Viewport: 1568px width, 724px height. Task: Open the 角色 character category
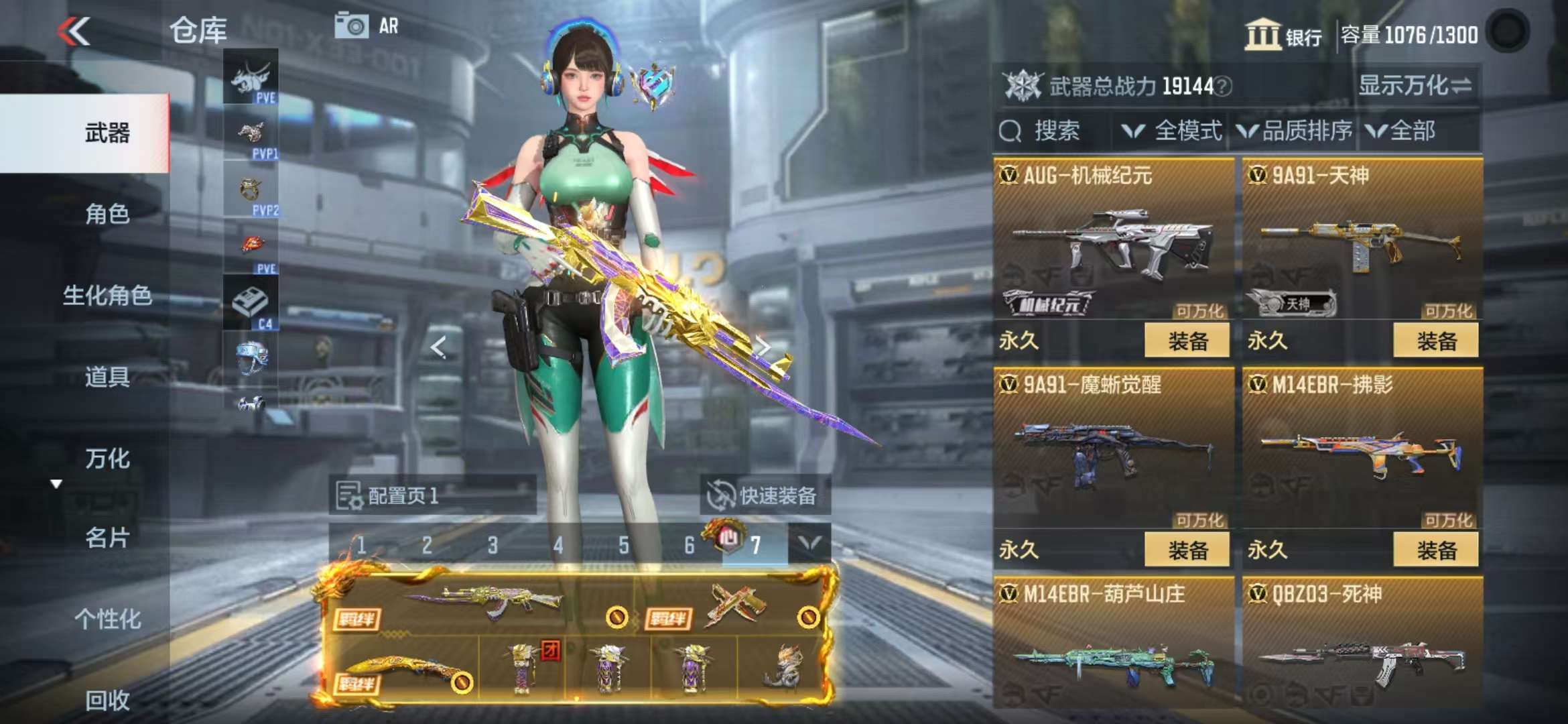[x=107, y=215]
